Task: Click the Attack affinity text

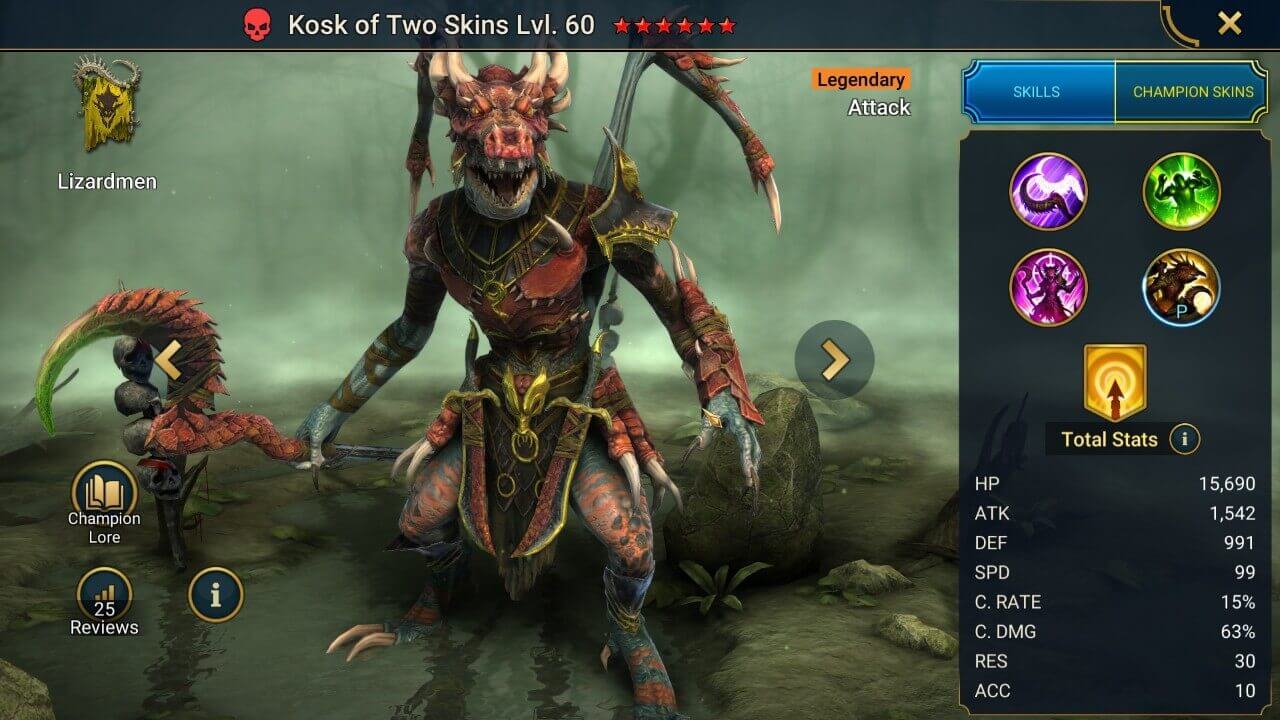Action: click(x=880, y=107)
